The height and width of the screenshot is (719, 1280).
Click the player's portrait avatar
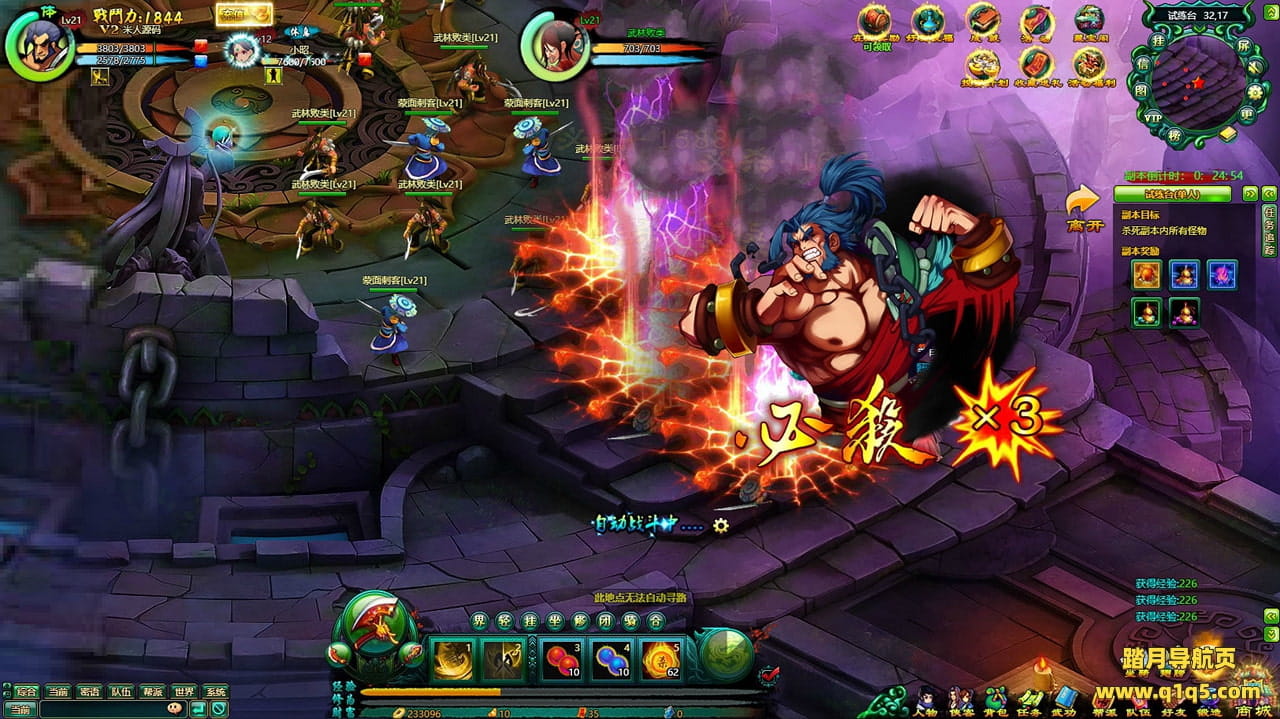click(x=42, y=47)
